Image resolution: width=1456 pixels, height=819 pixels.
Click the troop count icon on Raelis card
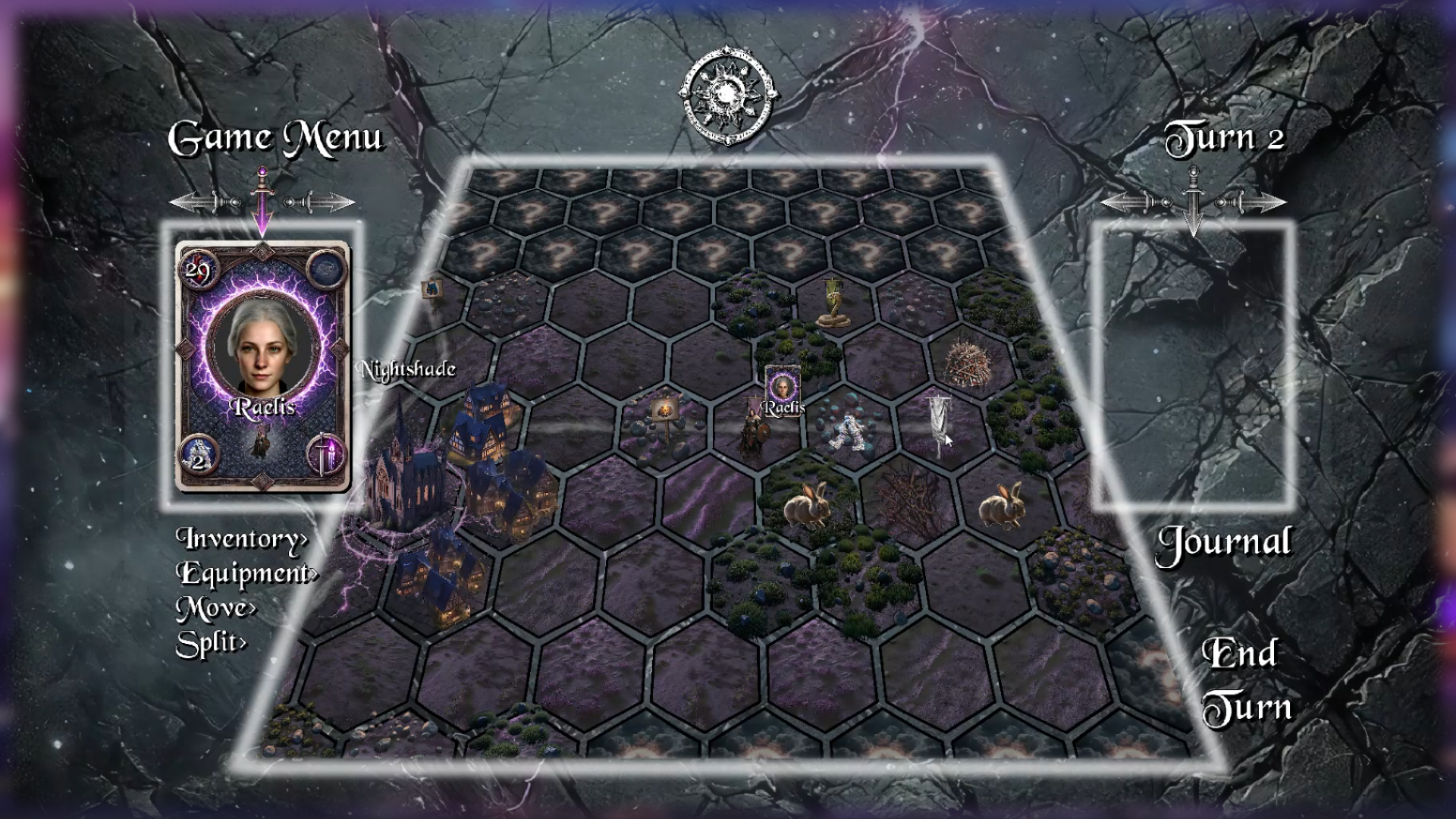click(x=199, y=457)
